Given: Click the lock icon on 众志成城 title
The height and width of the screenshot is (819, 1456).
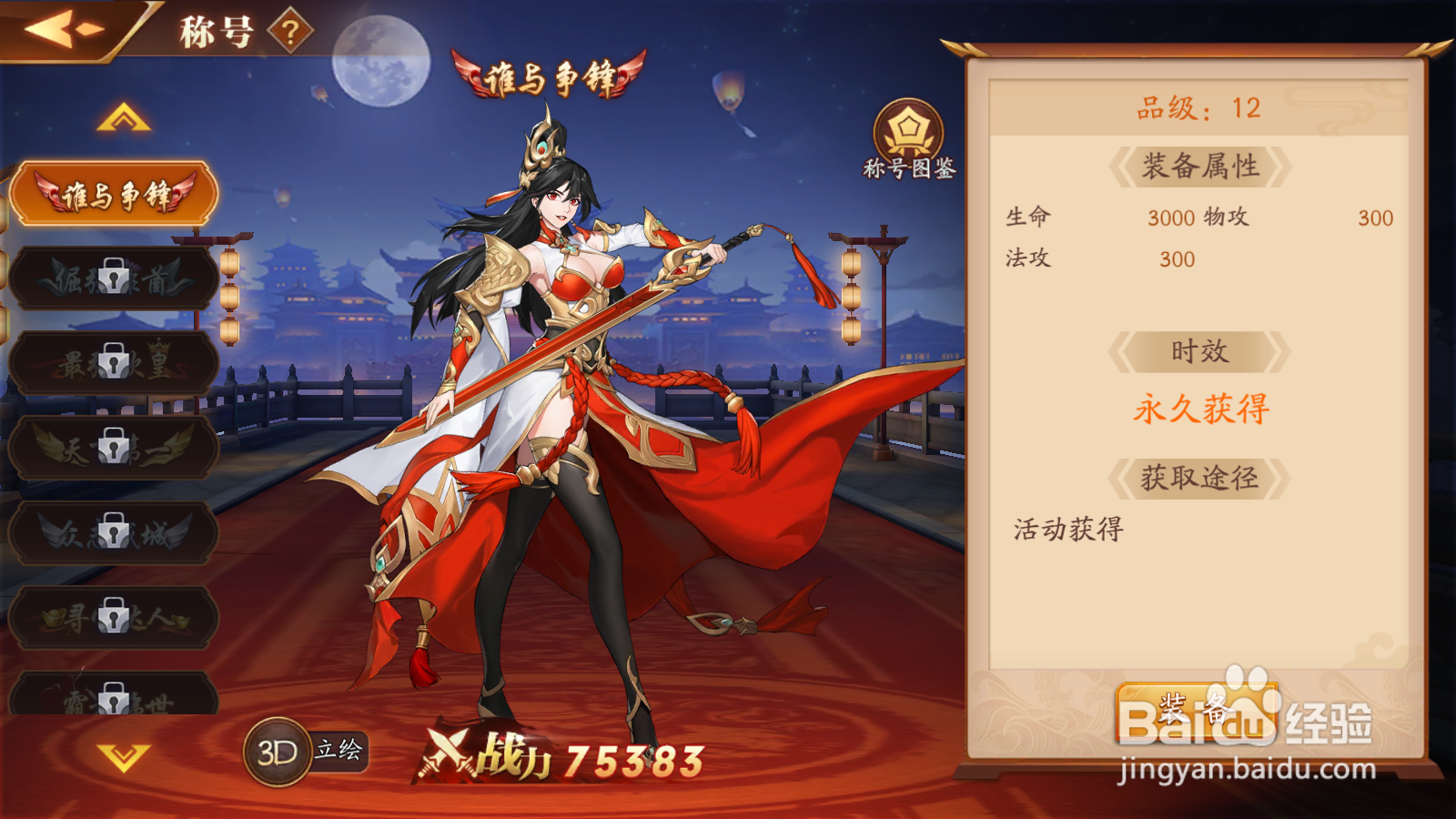Looking at the screenshot, I should click(113, 531).
